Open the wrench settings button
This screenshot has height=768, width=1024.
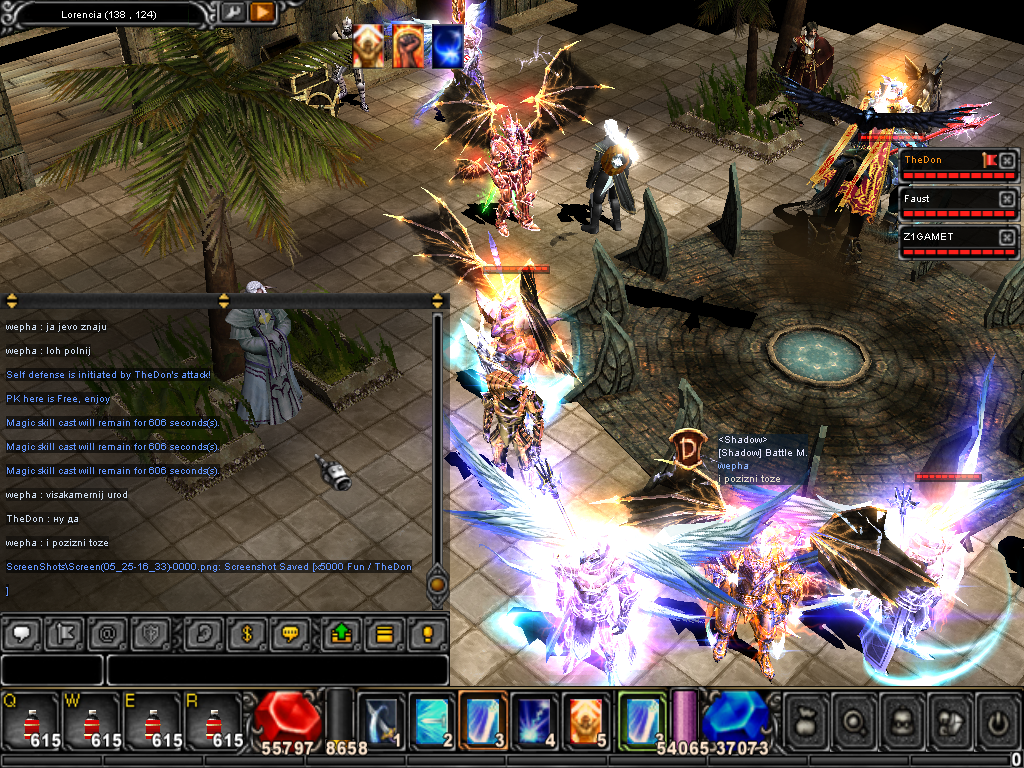tap(232, 13)
